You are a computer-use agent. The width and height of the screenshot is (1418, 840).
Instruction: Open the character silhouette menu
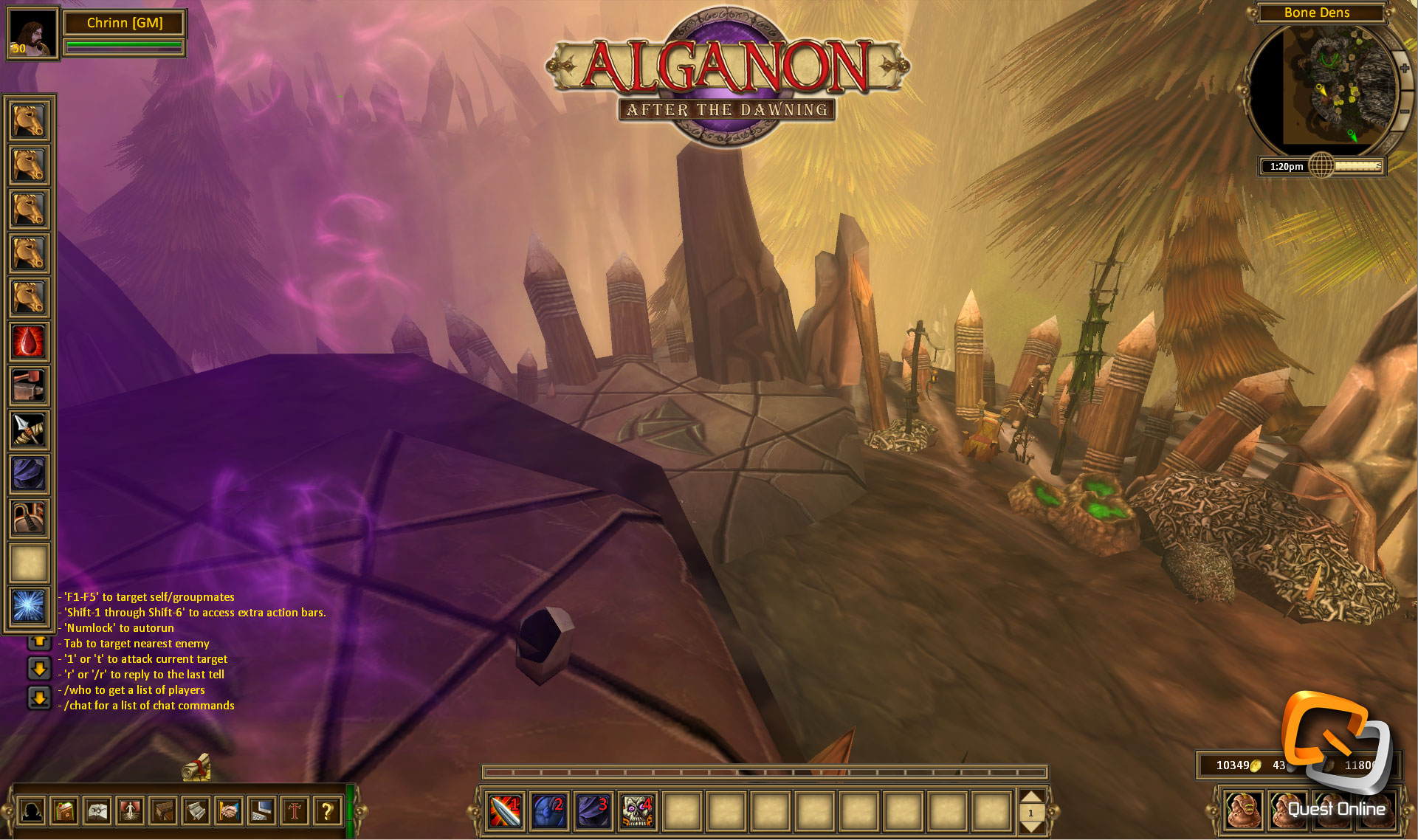click(x=32, y=812)
